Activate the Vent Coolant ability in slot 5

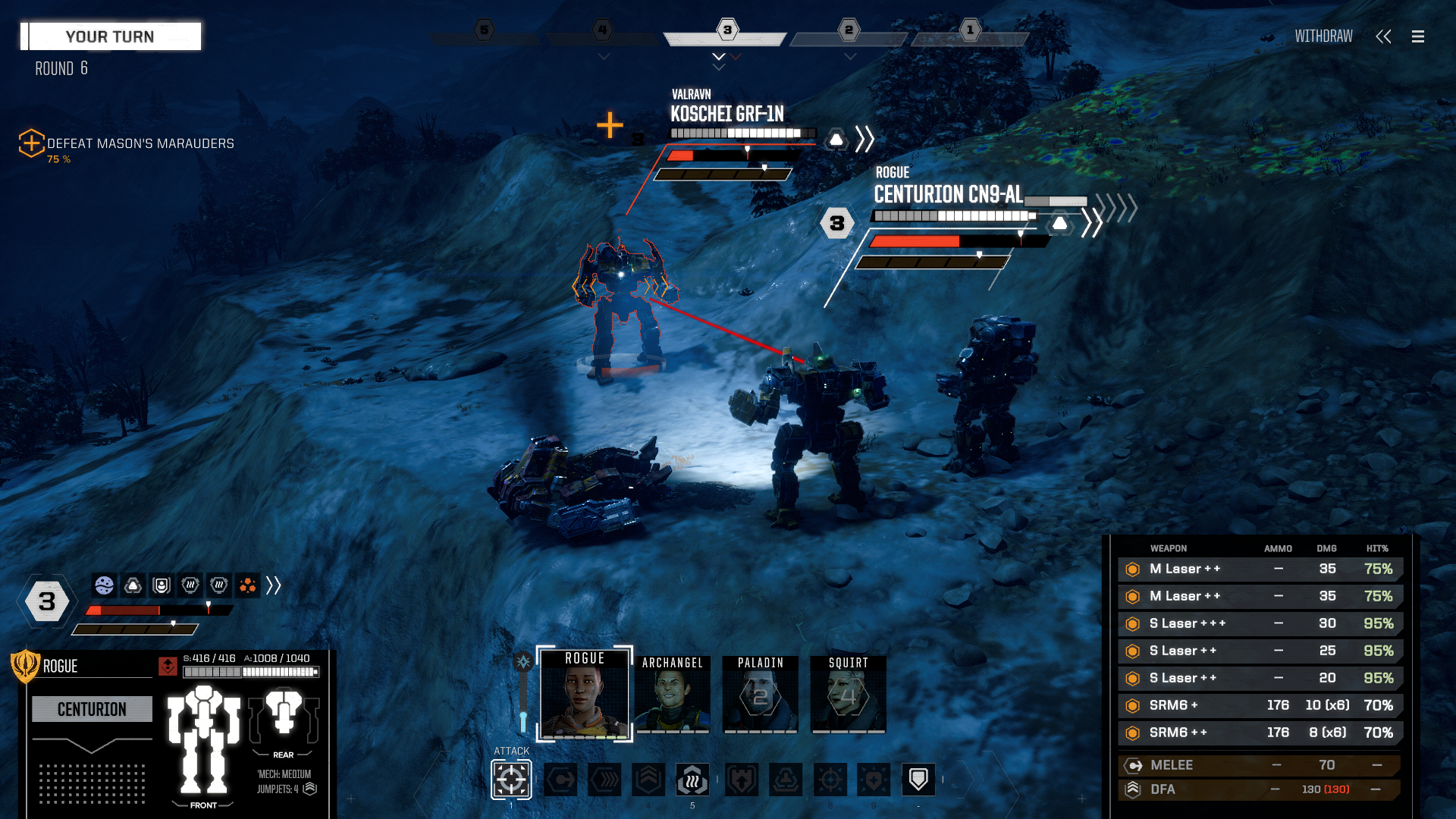tap(692, 780)
